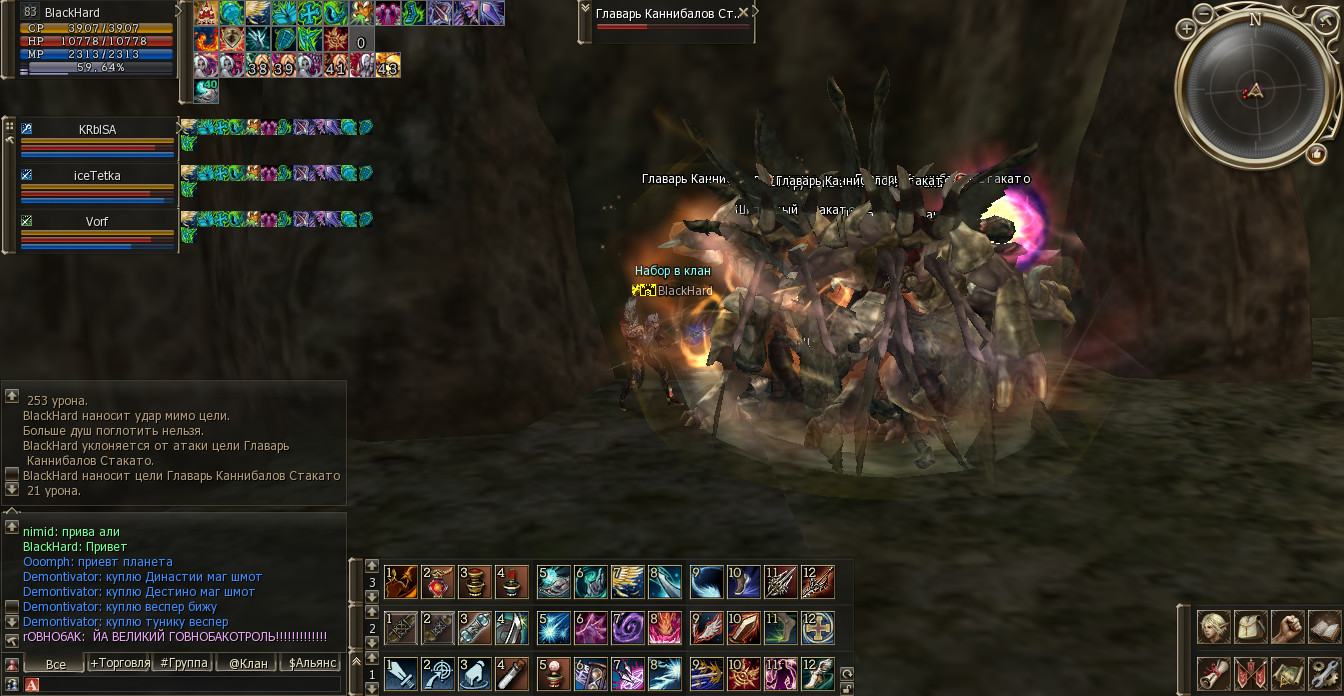The width and height of the screenshot is (1344, 696).
Task: Use the sword attack action in slot 1
Action: coord(401,674)
